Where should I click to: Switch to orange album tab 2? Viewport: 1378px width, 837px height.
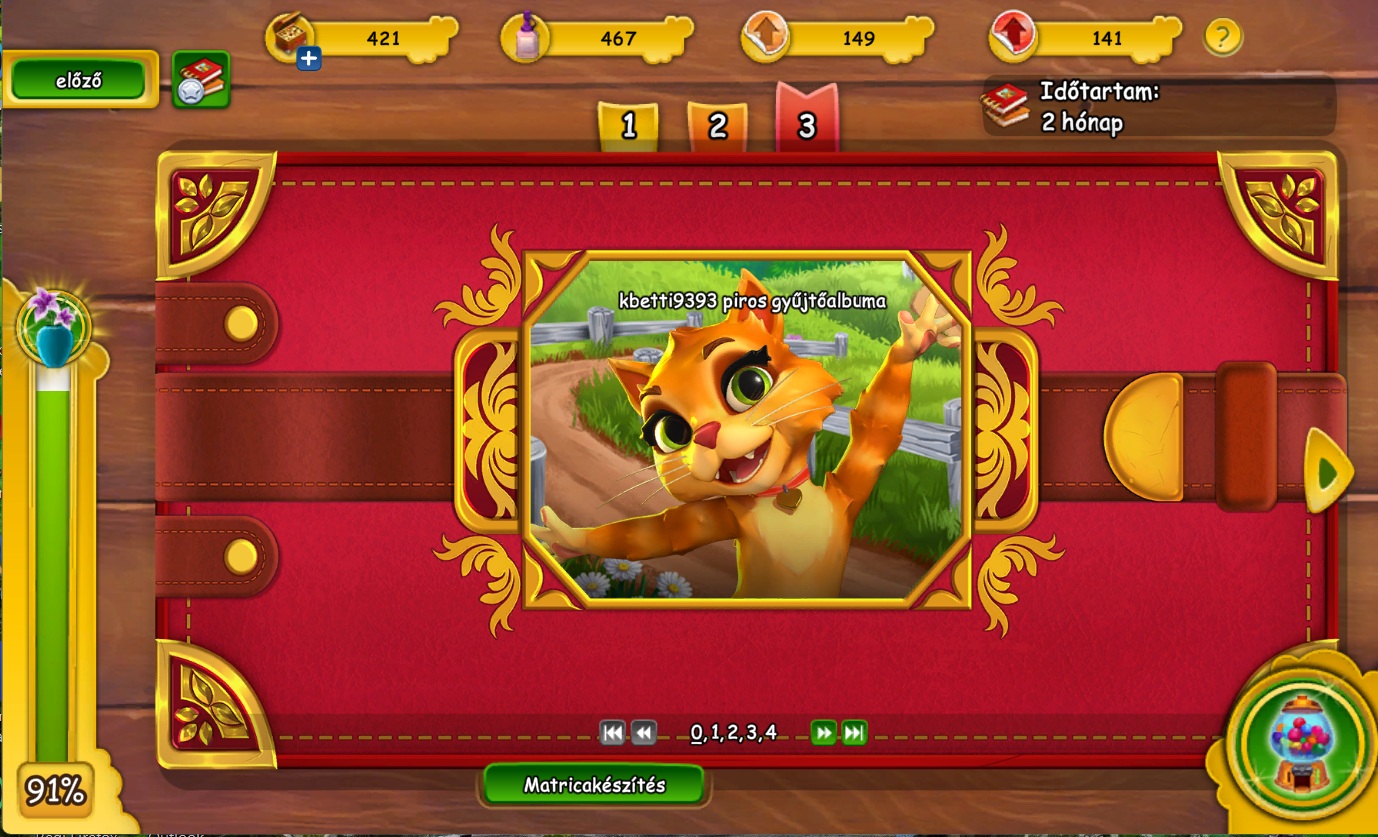click(x=717, y=126)
